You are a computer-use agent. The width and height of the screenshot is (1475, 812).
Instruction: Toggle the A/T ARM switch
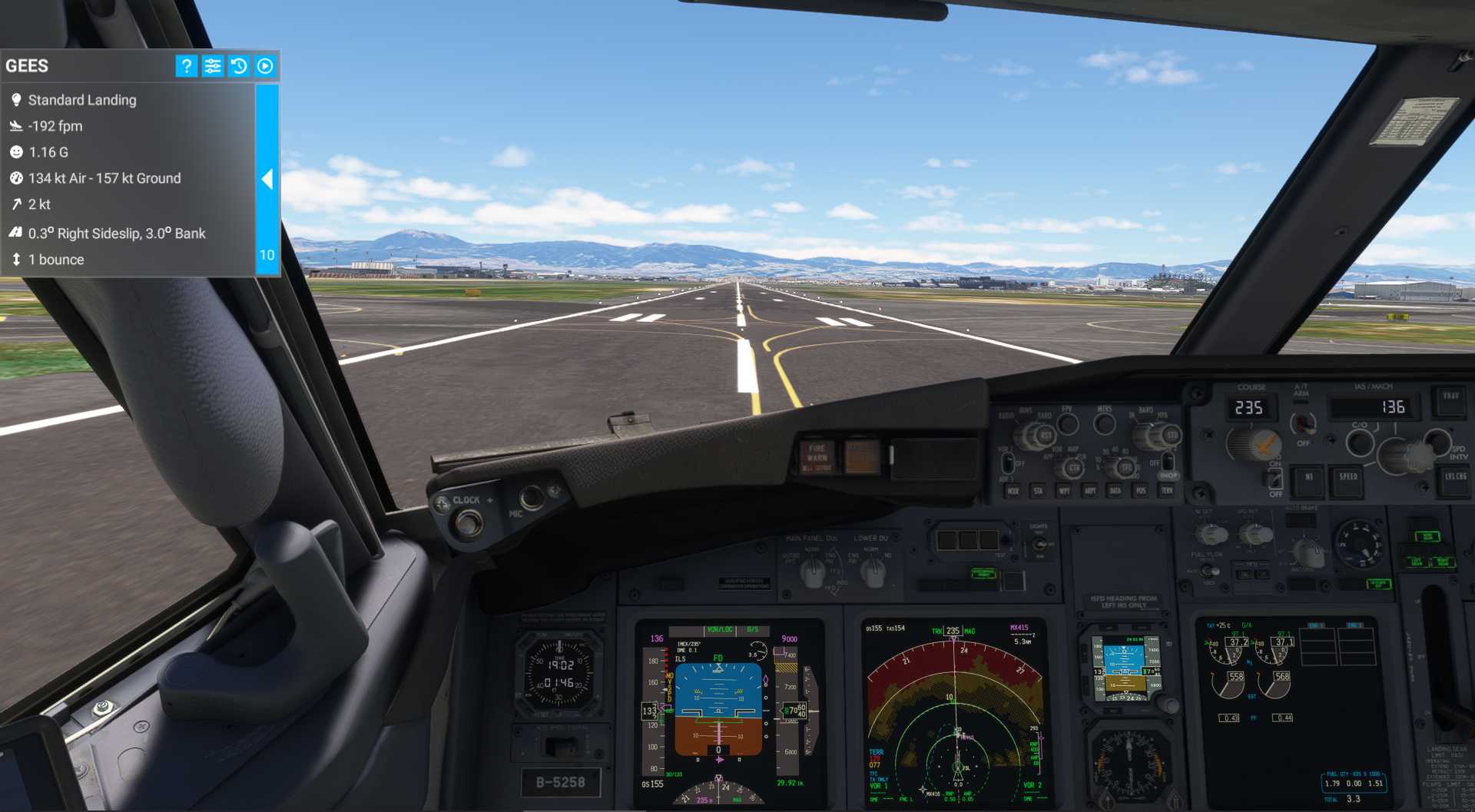1302,423
